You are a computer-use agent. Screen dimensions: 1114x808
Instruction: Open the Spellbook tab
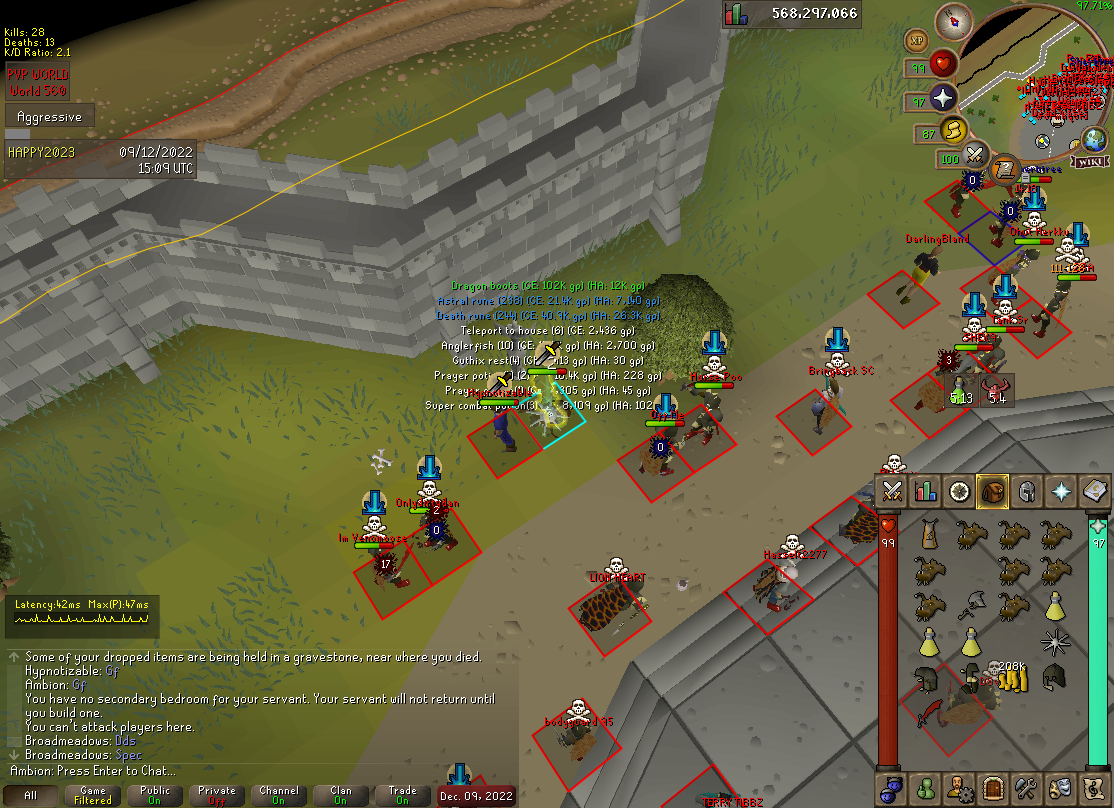[x=1094, y=490]
